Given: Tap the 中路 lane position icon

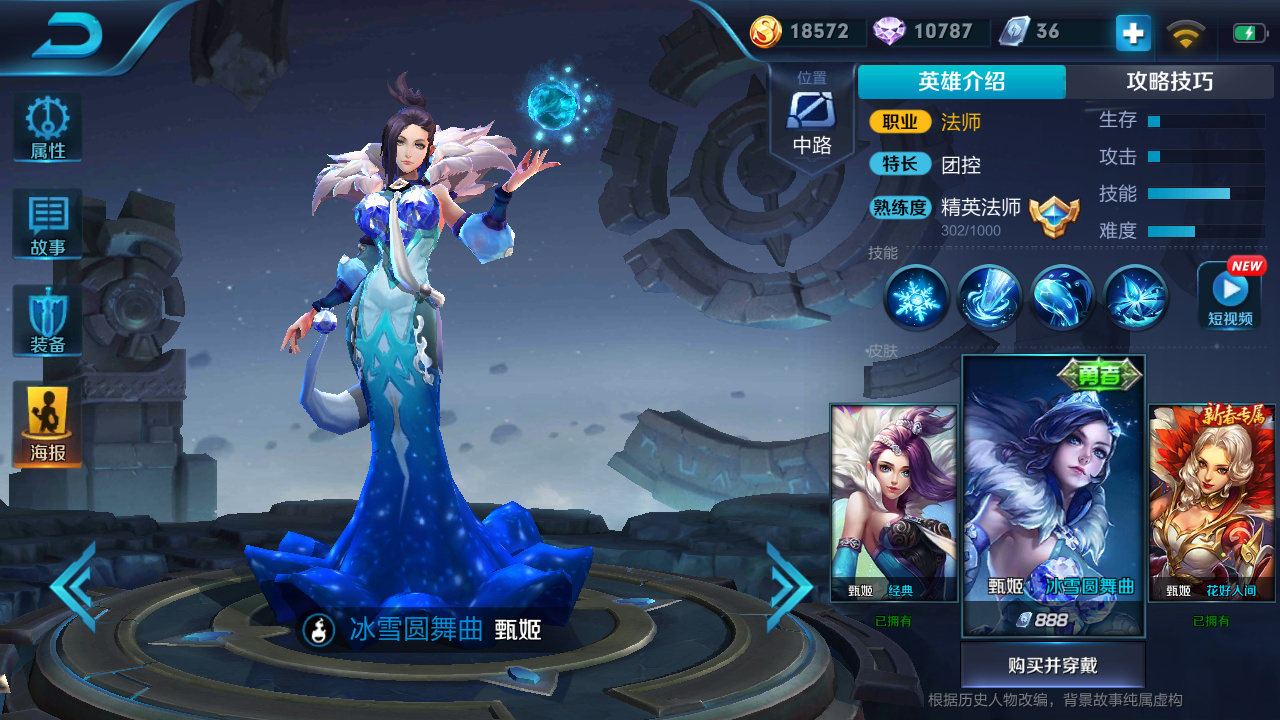Looking at the screenshot, I should coord(812,113).
